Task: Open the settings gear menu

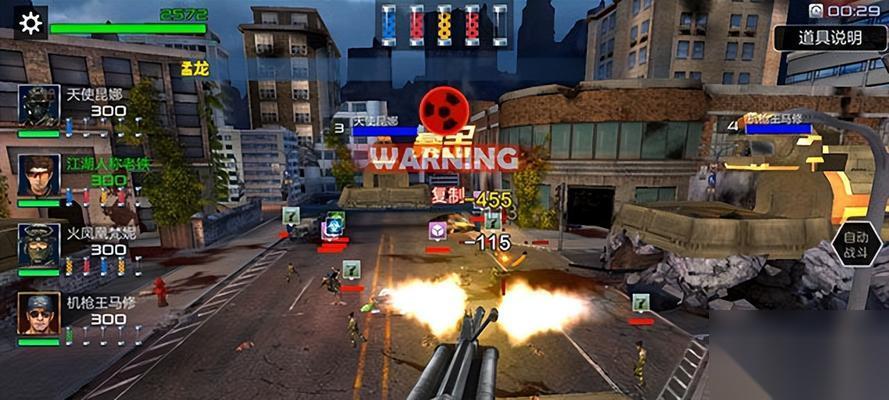Action: 31,22
